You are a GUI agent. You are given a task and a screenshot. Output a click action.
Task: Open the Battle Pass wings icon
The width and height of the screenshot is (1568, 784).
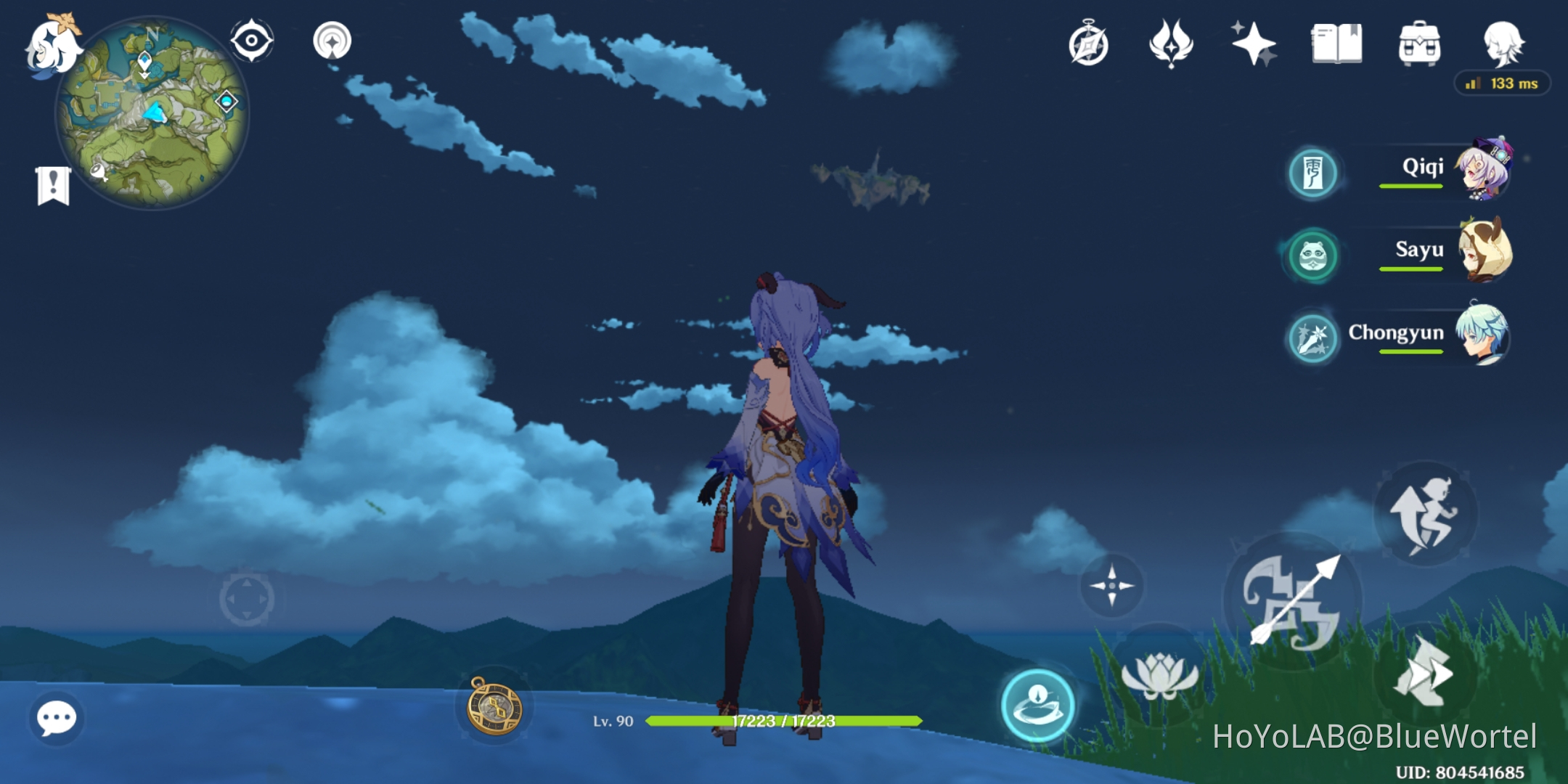click(1171, 44)
